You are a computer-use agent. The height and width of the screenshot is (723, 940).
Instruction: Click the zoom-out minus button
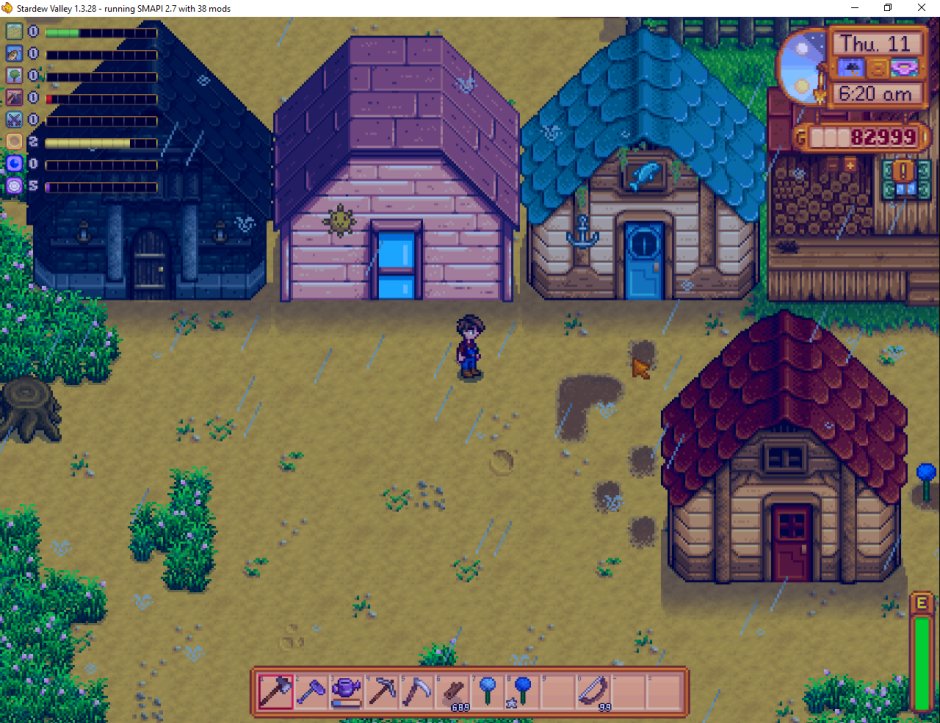point(832,164)
